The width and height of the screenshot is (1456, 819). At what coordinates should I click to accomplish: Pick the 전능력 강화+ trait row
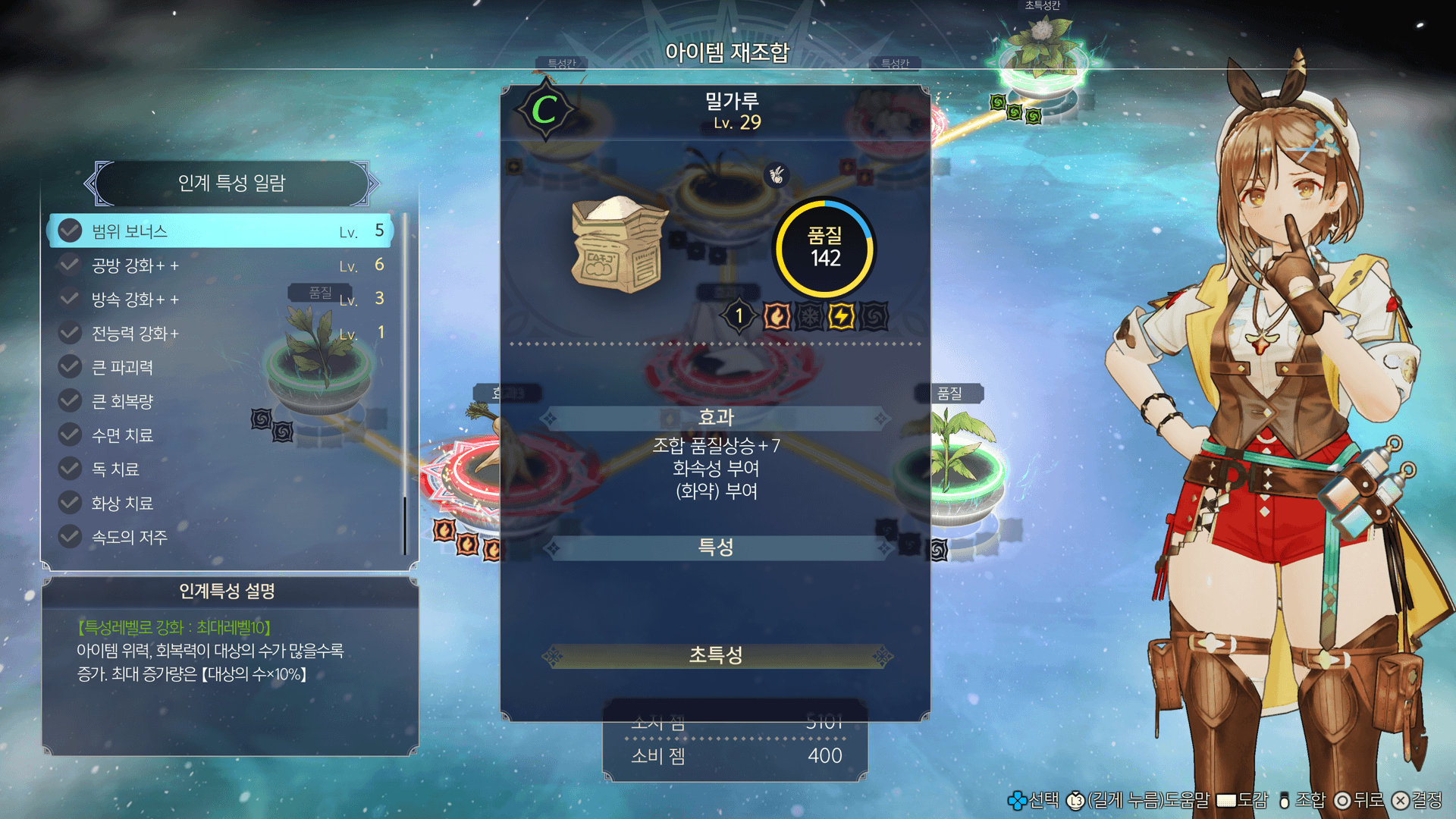(220, 334)
